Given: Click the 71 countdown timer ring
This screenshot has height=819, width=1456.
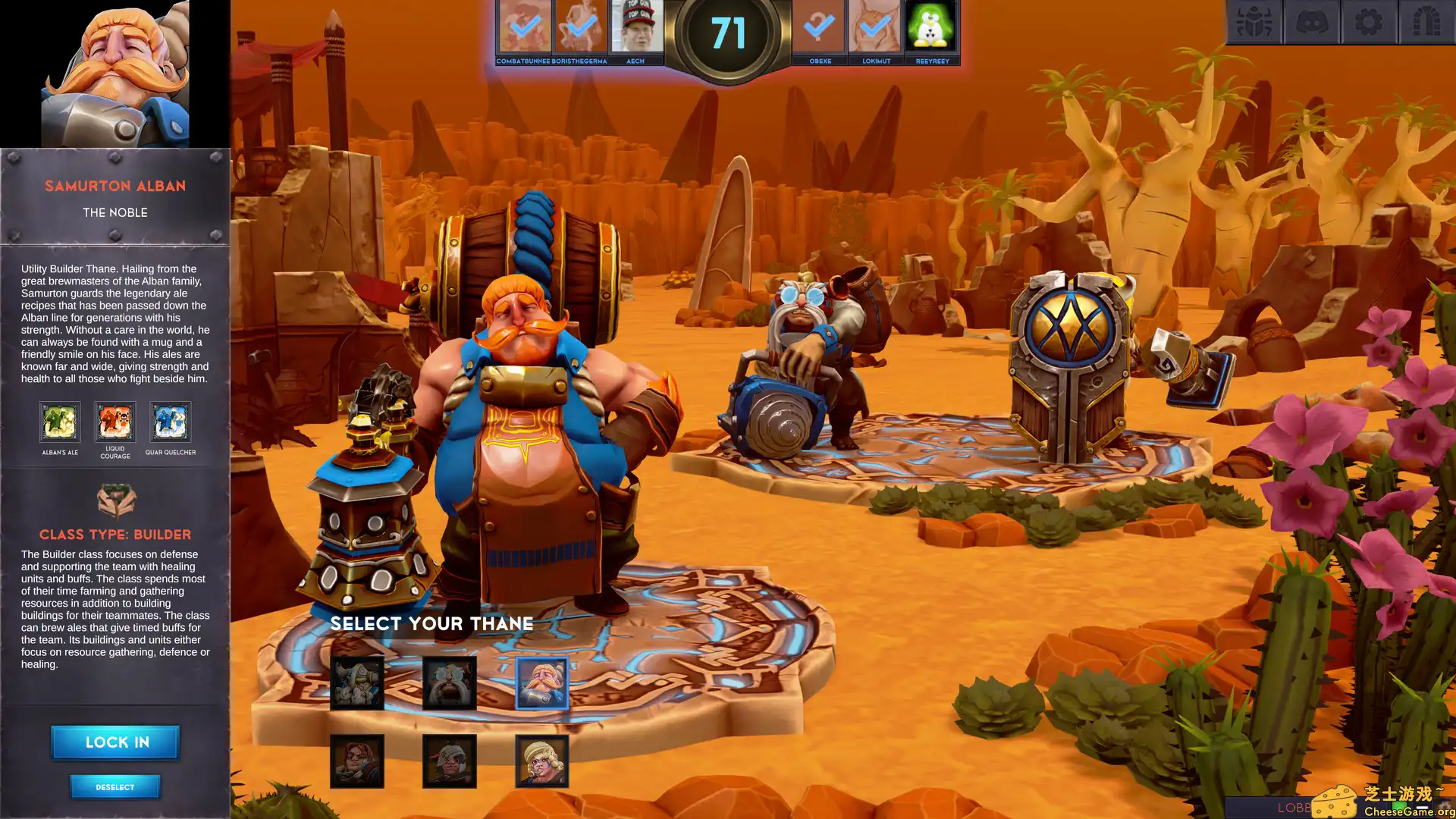Looking at the screenshot, I should click(727, 32).
